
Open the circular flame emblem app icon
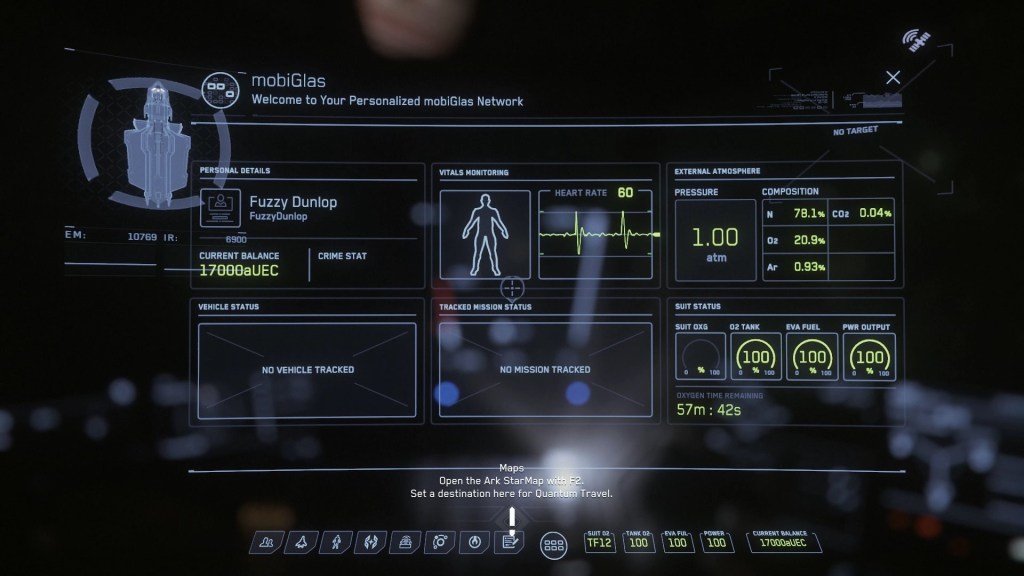(x=475, y=543)
